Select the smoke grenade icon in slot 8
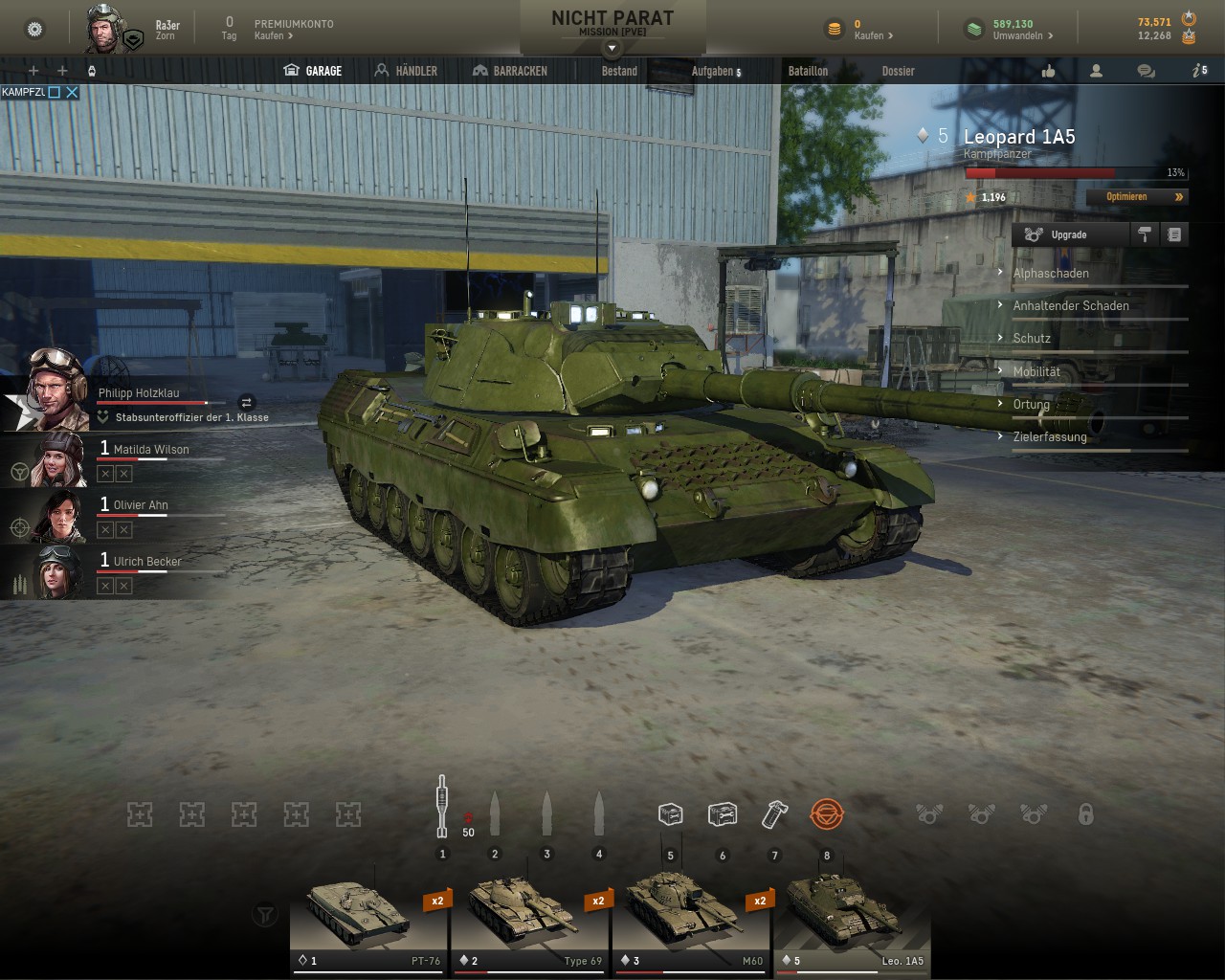 click(x=827, y=813)
